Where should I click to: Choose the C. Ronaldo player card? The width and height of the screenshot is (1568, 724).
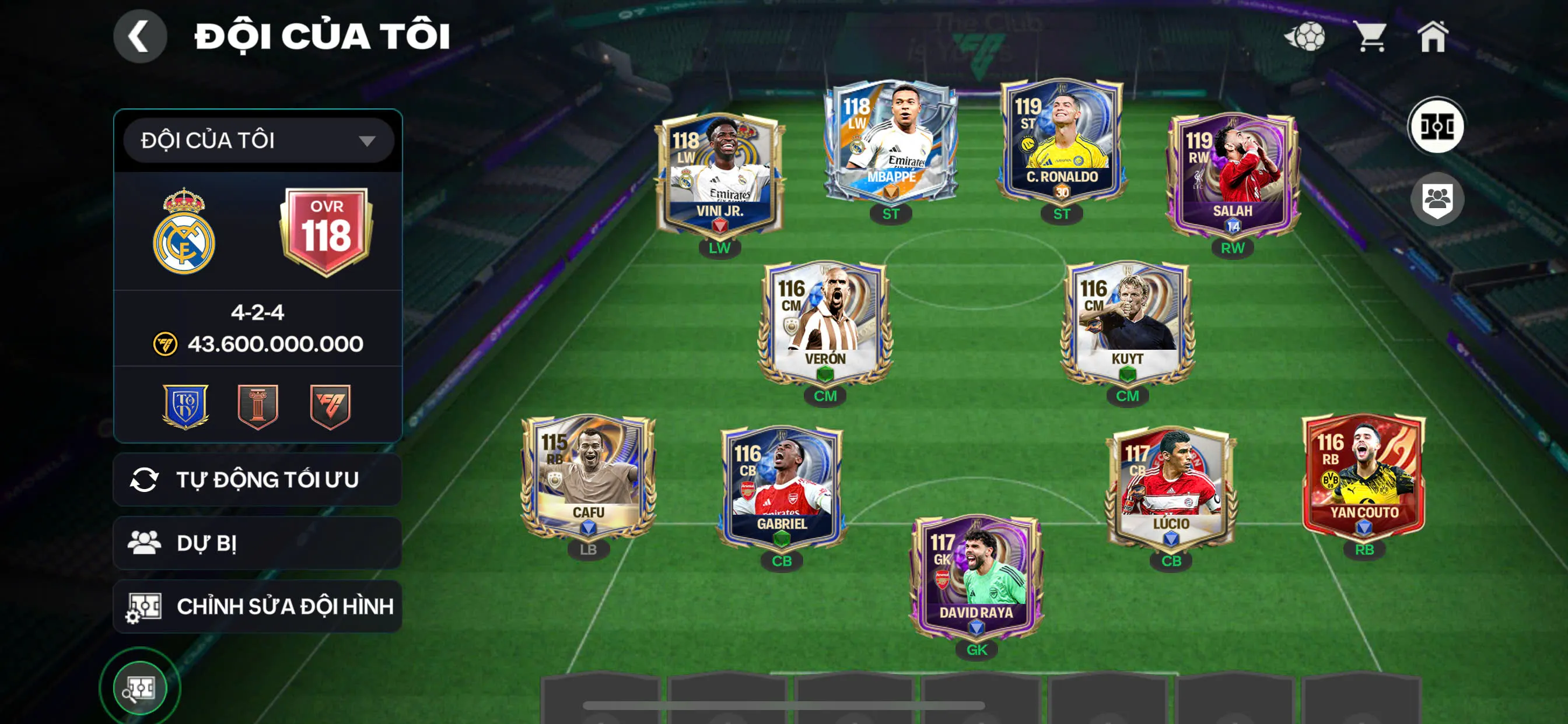pos(1062,143)
